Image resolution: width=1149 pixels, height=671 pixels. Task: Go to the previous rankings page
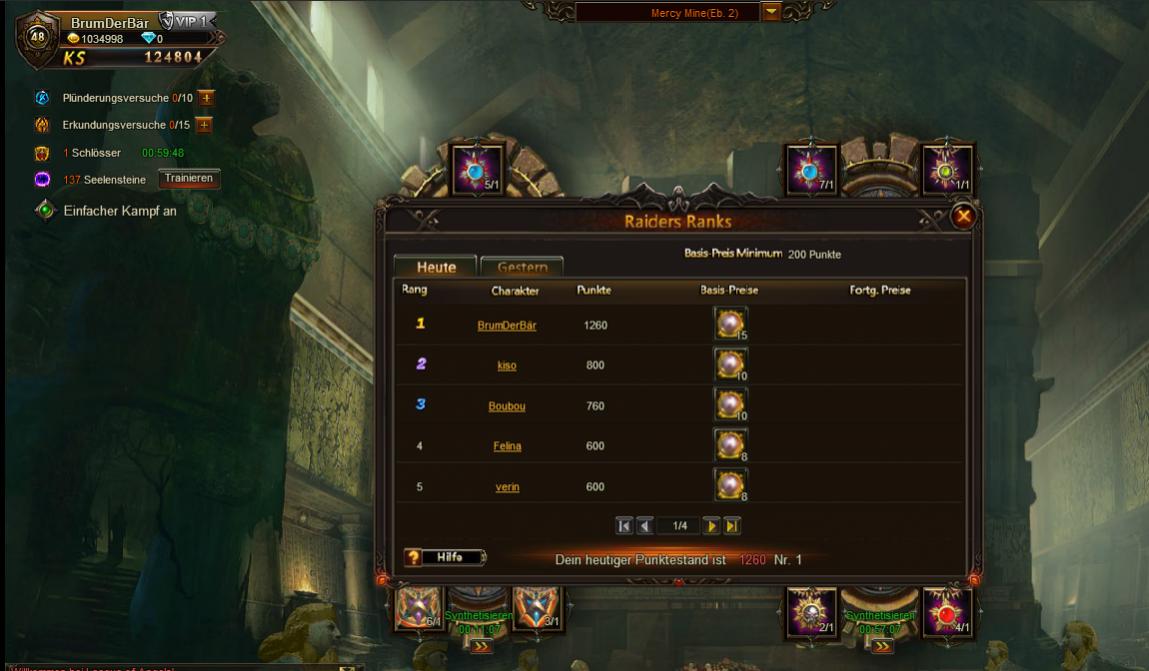point(645,526)
